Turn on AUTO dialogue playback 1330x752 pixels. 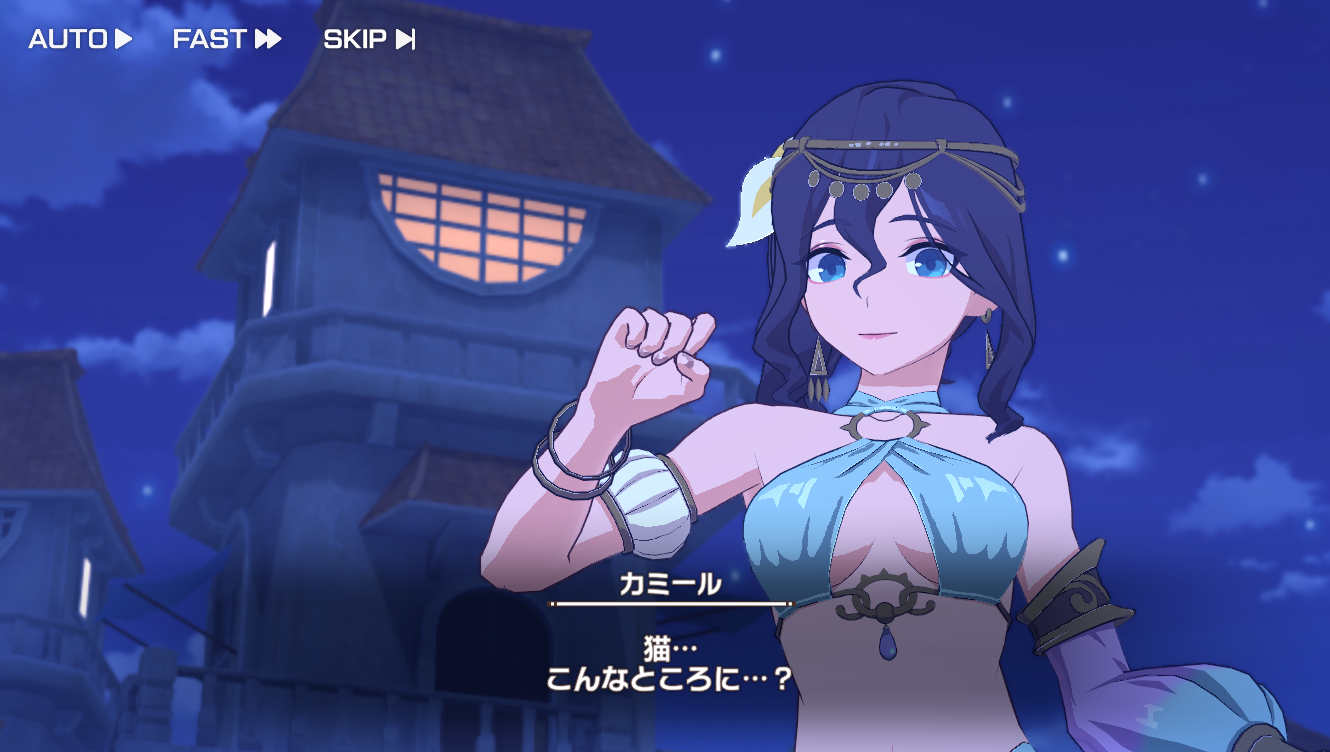[x=80, y=39]
